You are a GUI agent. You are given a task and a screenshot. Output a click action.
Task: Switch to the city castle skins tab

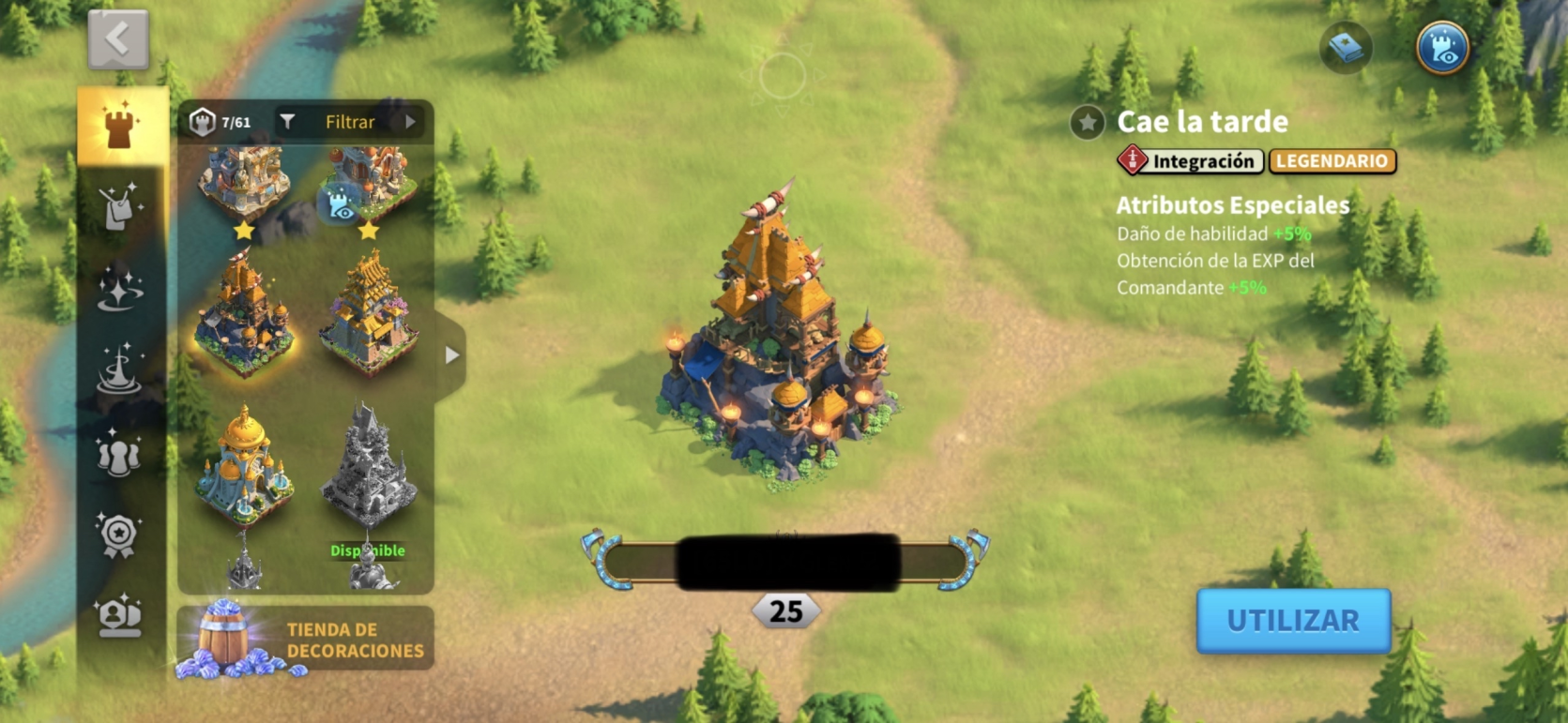[120, 127]
